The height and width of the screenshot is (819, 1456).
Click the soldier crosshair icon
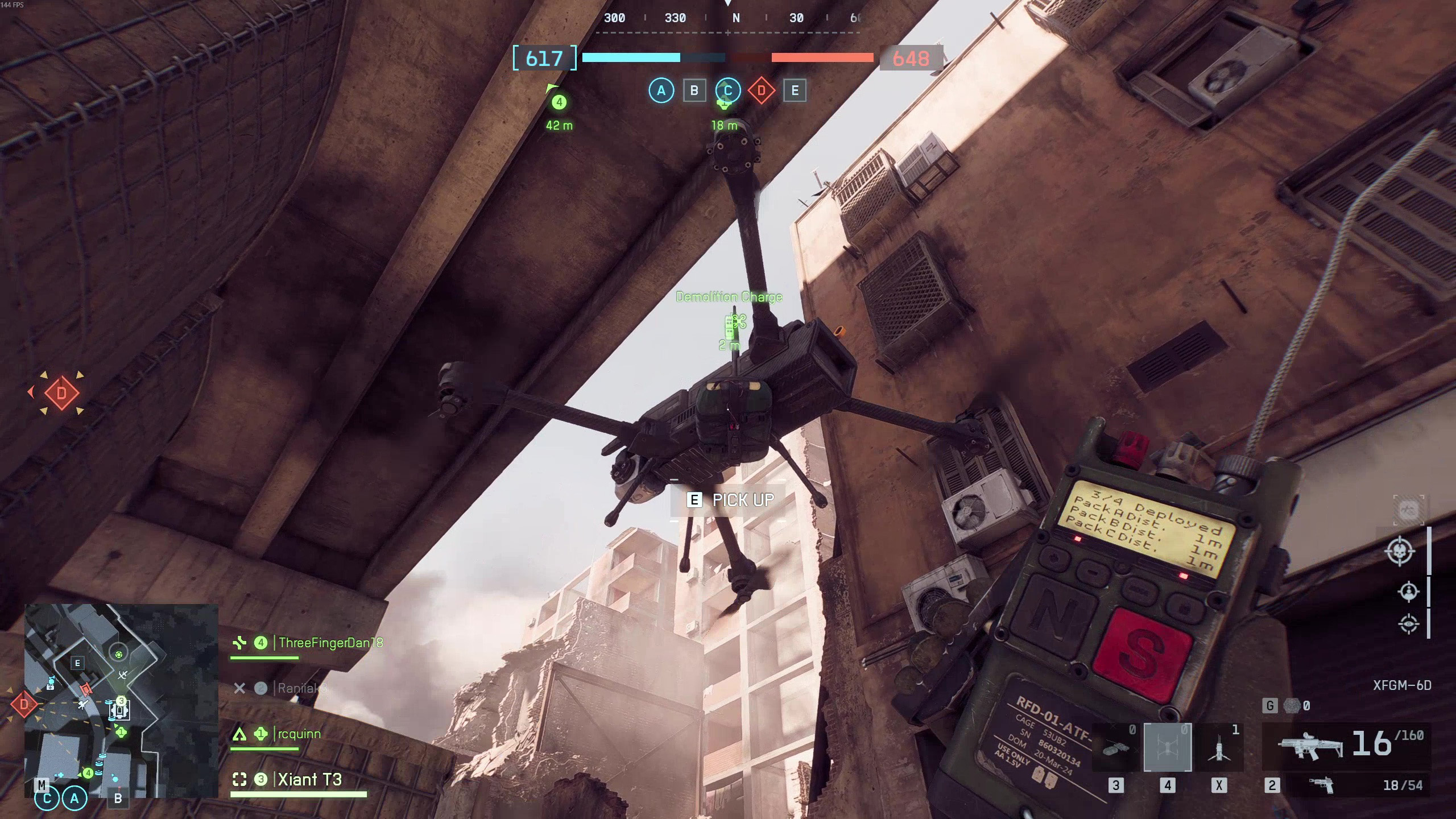tap(1408, 592)
